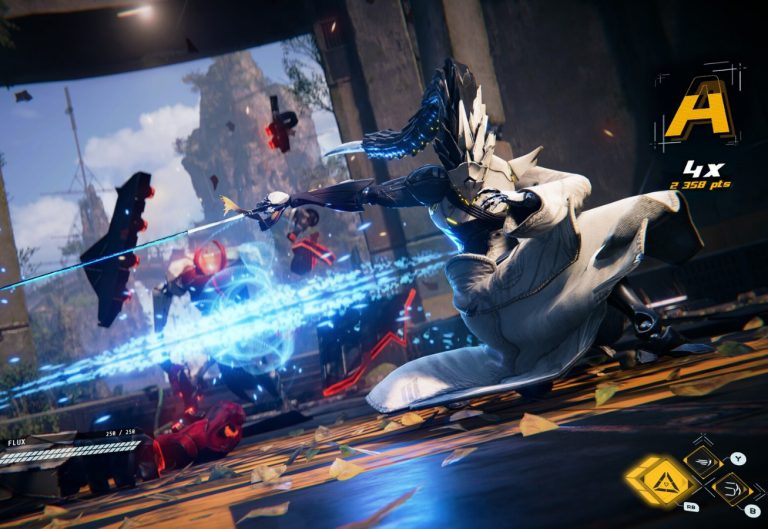Trigger the feathered wing dash ability
Screen dimensions: 768x529
click(x=703, y=462)
